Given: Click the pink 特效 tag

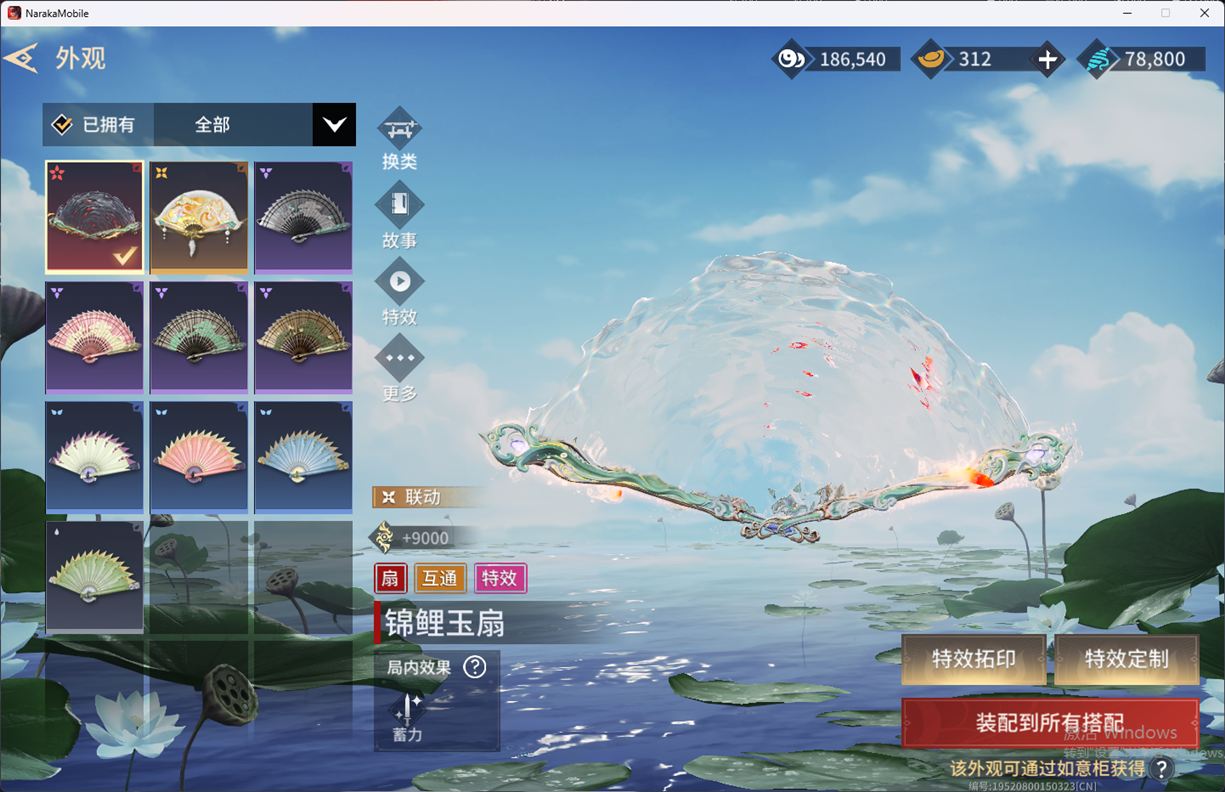Looking at the screenshot, I should pyautogui.click(x=500, y=578).
